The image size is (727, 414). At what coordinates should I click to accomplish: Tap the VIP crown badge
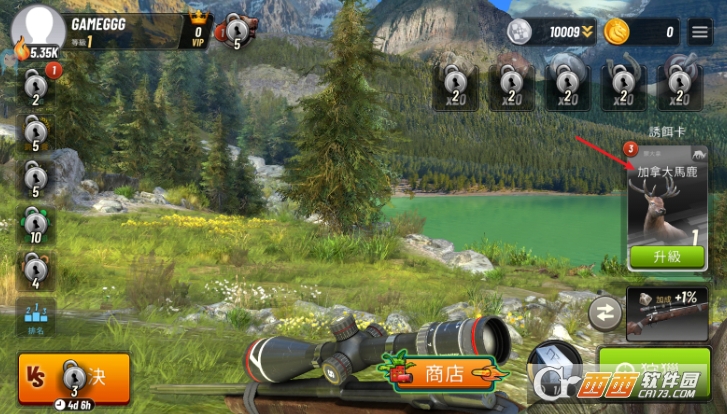point(197,30)
